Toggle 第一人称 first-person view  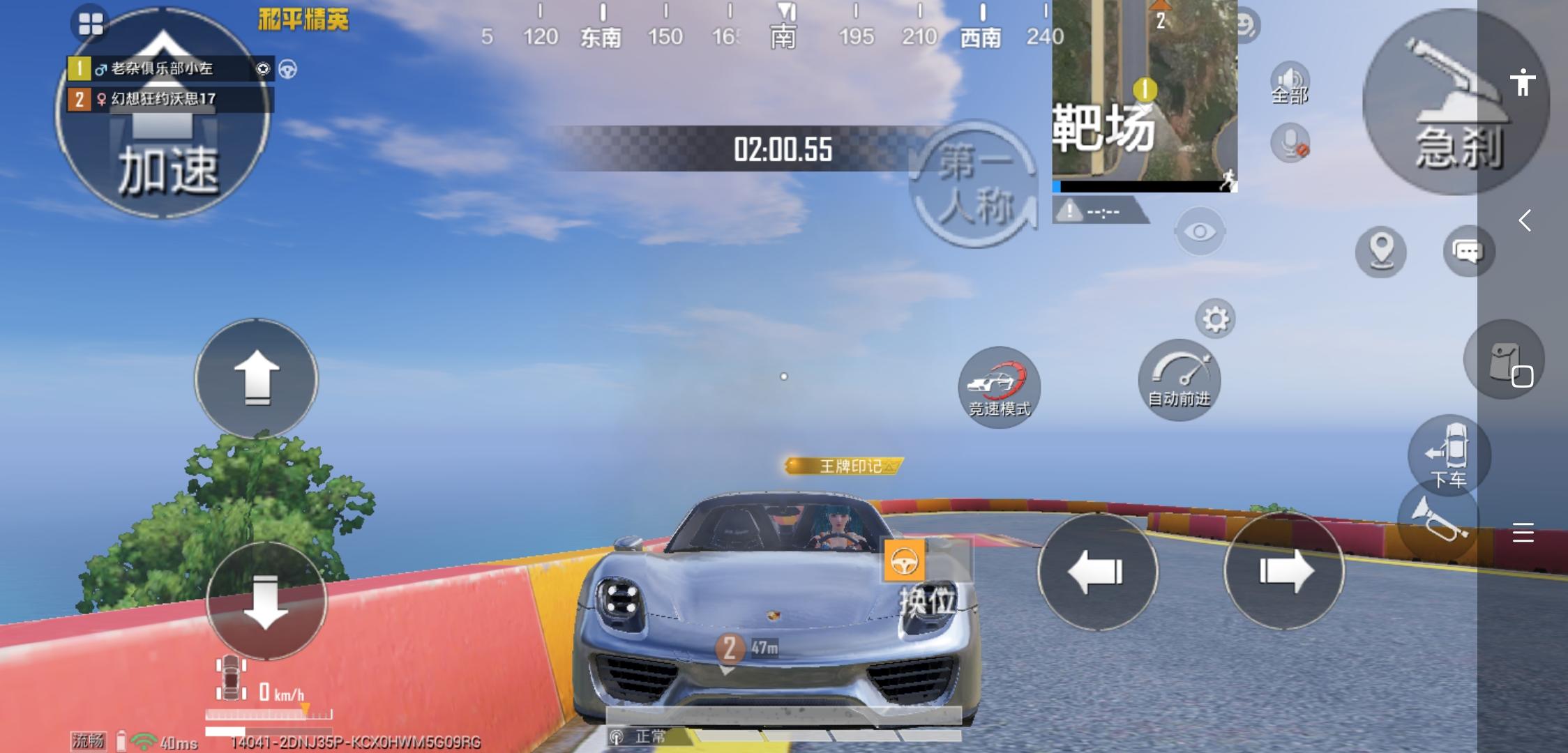pyautogui.click(x=976, y=181)
